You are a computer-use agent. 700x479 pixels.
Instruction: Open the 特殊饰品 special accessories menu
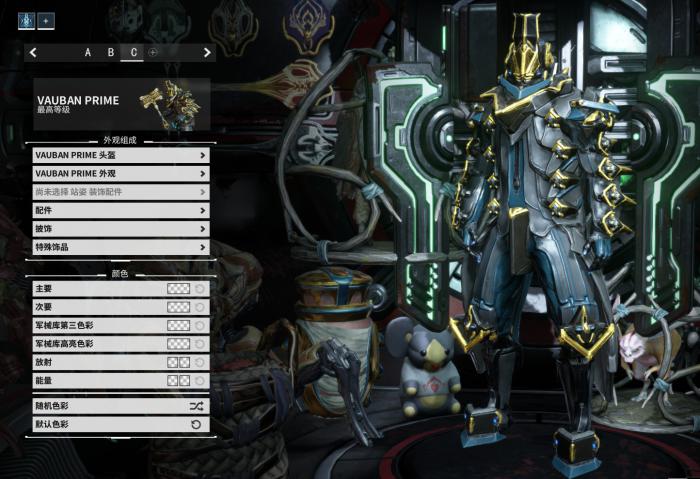pos(121,247)
